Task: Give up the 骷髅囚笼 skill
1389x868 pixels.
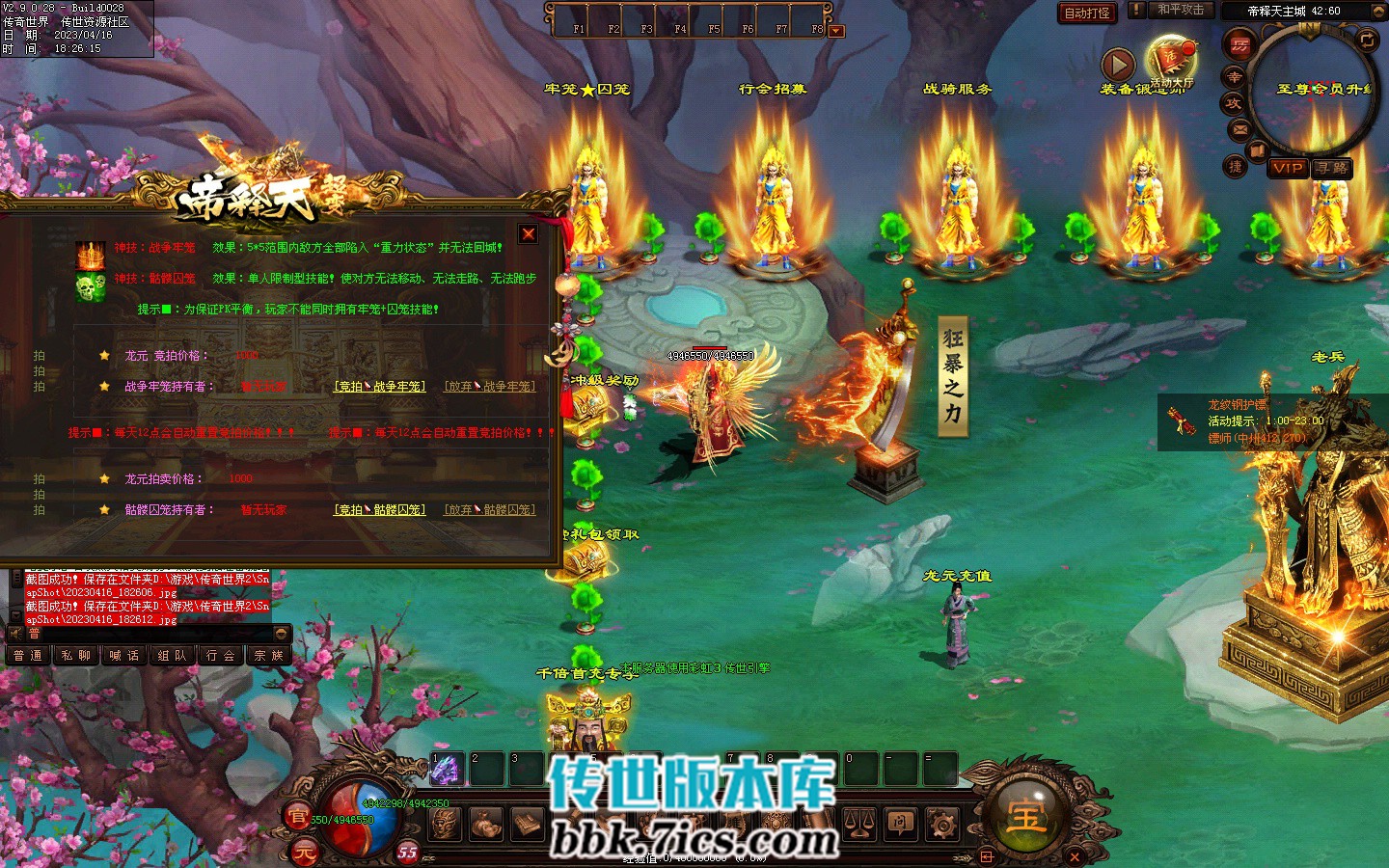Action: pos(490,510)
